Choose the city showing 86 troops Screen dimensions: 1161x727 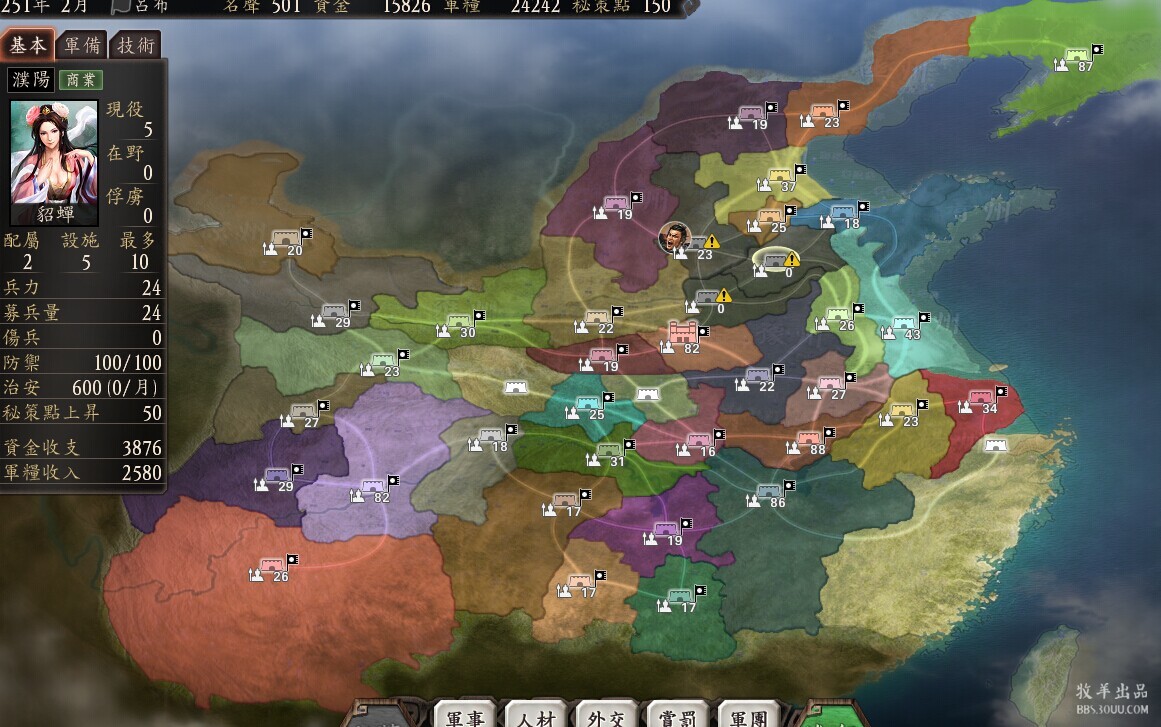[770, 493]
